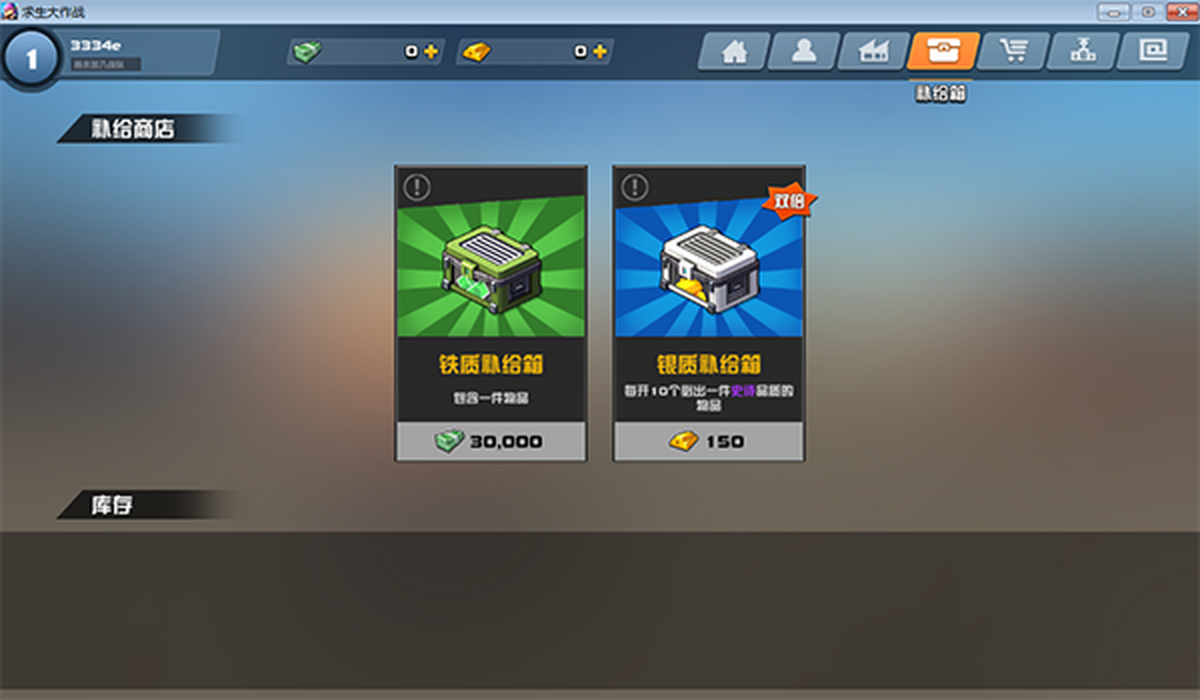Open the shopping cart store tab
This screenshot has height=700, width=1200.
pos(1013,52)
